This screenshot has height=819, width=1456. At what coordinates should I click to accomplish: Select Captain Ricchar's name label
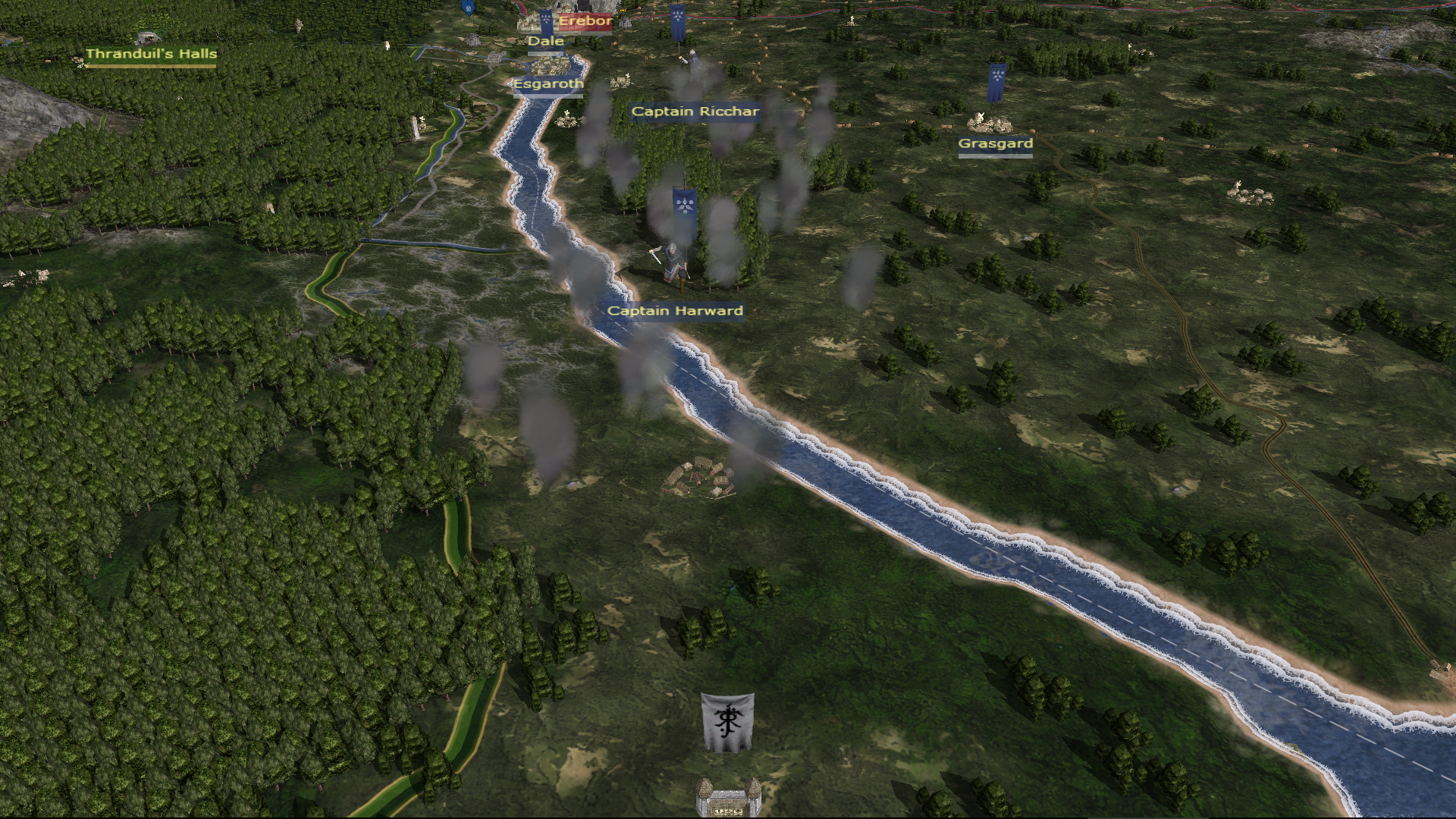coord(695,111)
